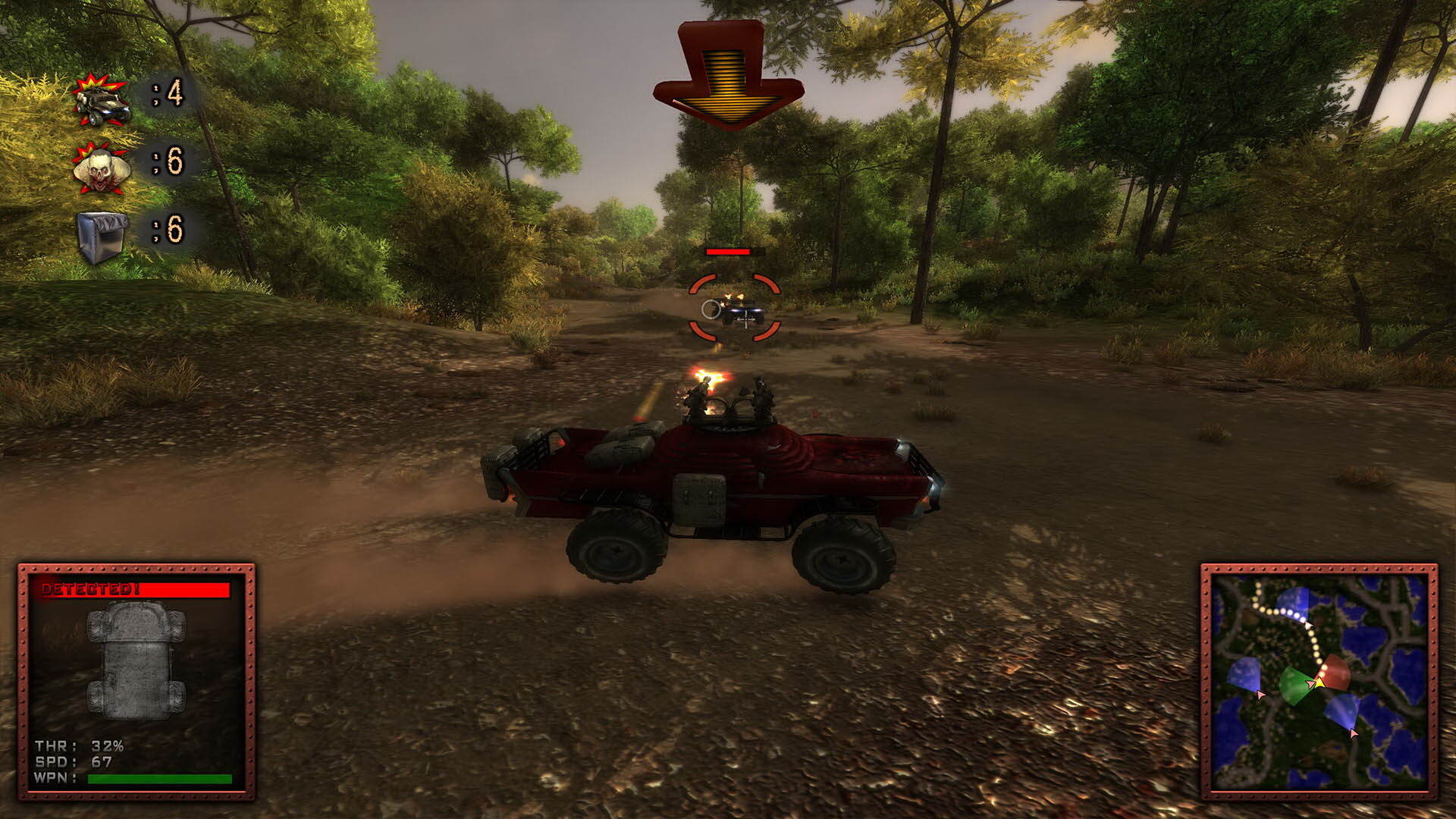Click the yellow player arrow on minimap
The image size is (1456, 819).
1319,684
